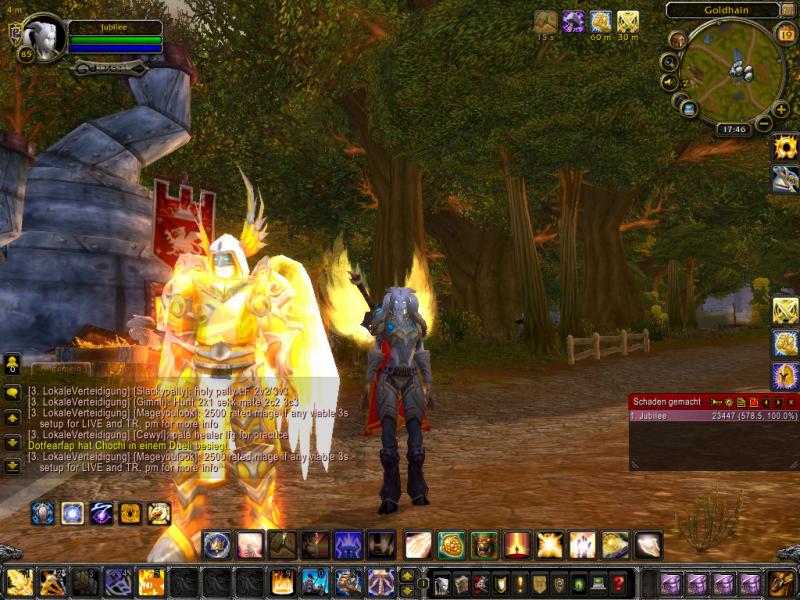Image resolution: width=800 pixels, height=600 pixels.
Task: Open the chat menu speech bubble button
Action: click(x=12, y=392)
